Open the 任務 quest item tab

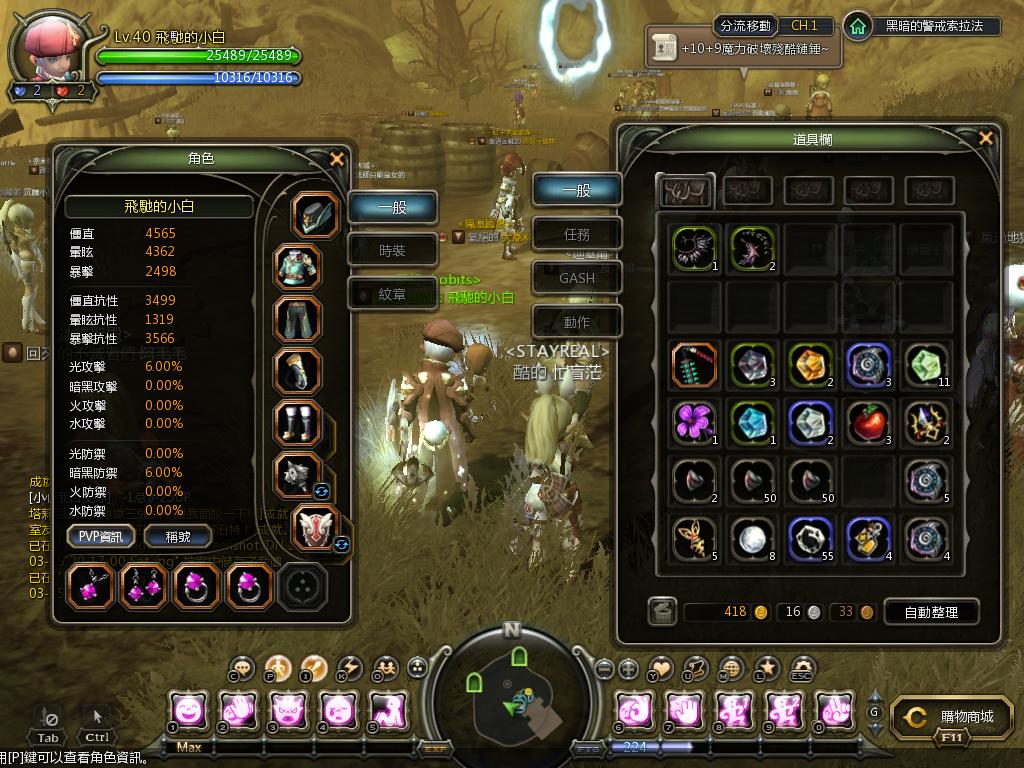point(577,234)
